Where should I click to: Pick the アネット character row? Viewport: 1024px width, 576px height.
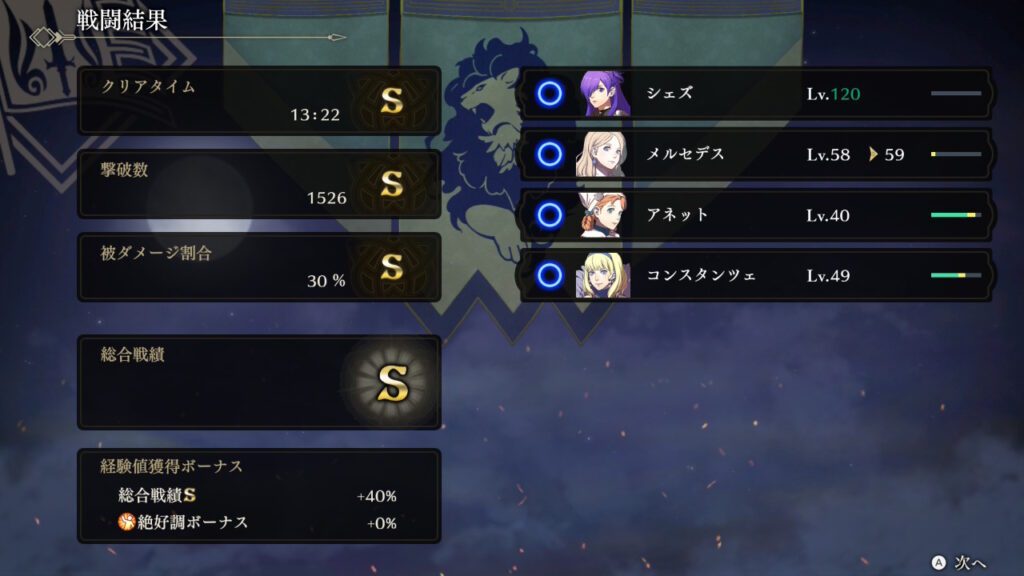[x=756, y=215]
